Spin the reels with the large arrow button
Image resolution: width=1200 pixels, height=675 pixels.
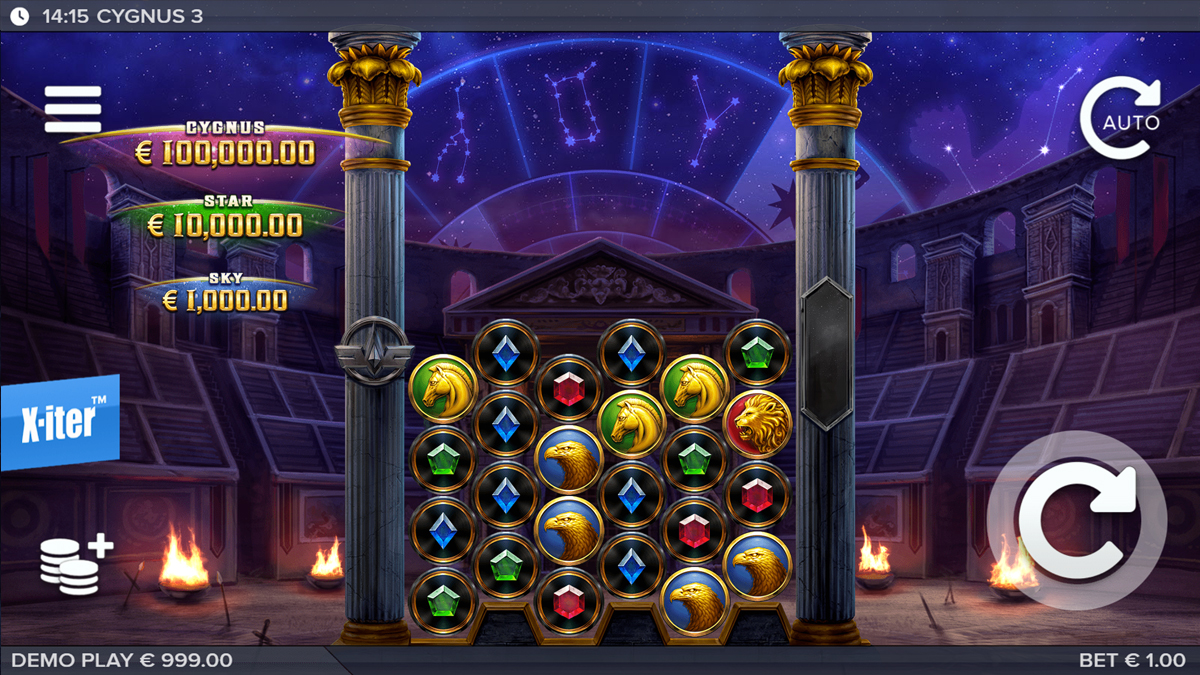point(1076,520)
